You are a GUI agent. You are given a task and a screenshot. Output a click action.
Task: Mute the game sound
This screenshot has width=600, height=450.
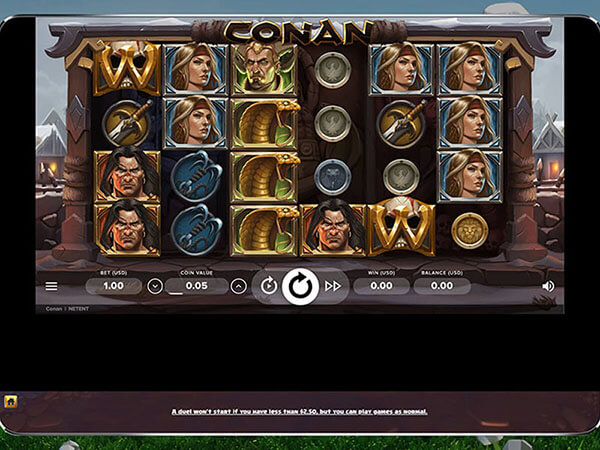(x=548, y=286)
